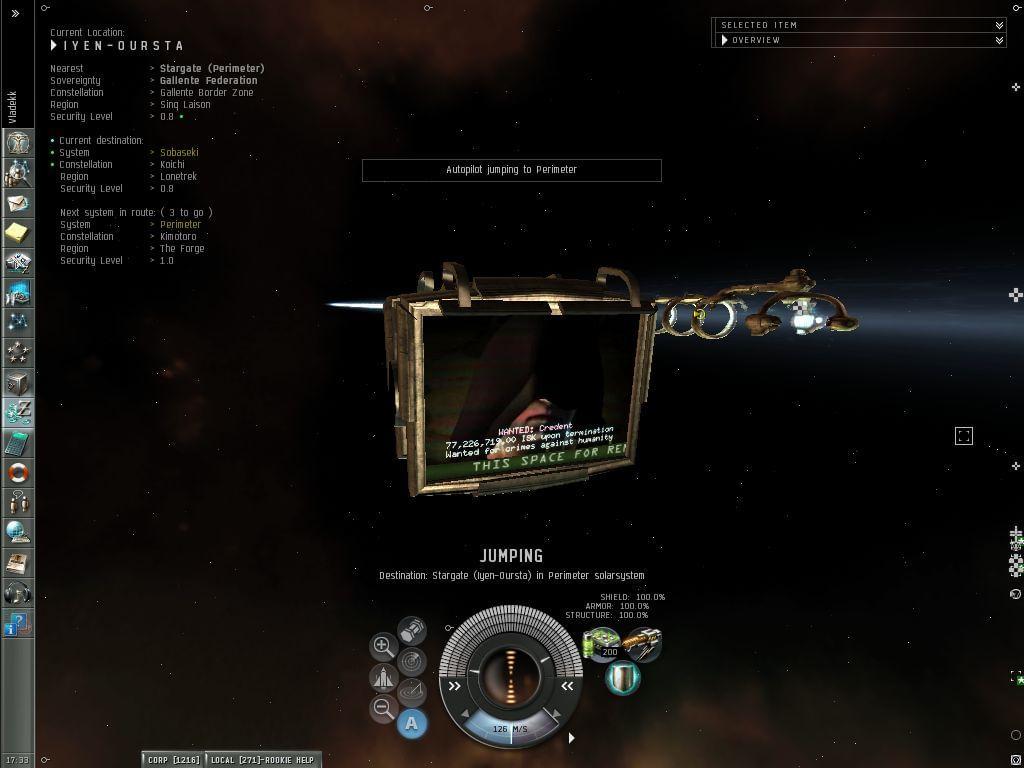Open the ship cargo button

coord(412,630)
